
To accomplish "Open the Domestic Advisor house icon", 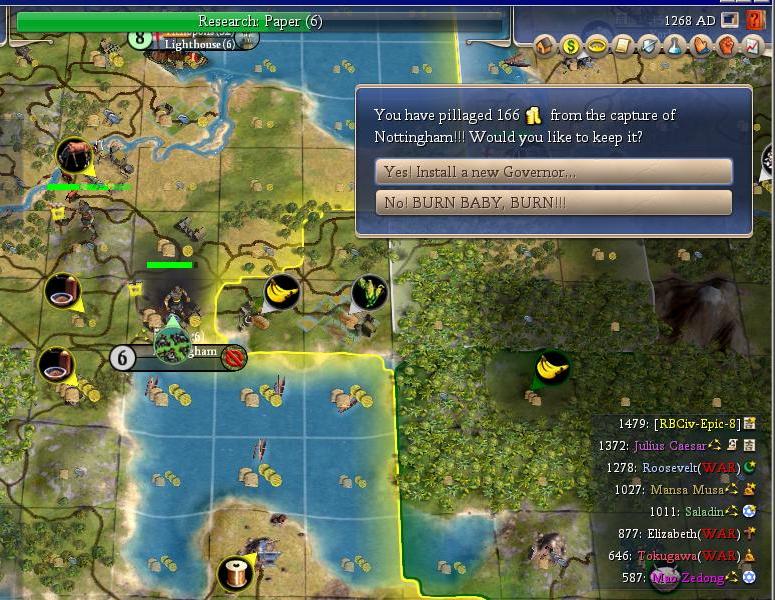I will click(545, 45).
